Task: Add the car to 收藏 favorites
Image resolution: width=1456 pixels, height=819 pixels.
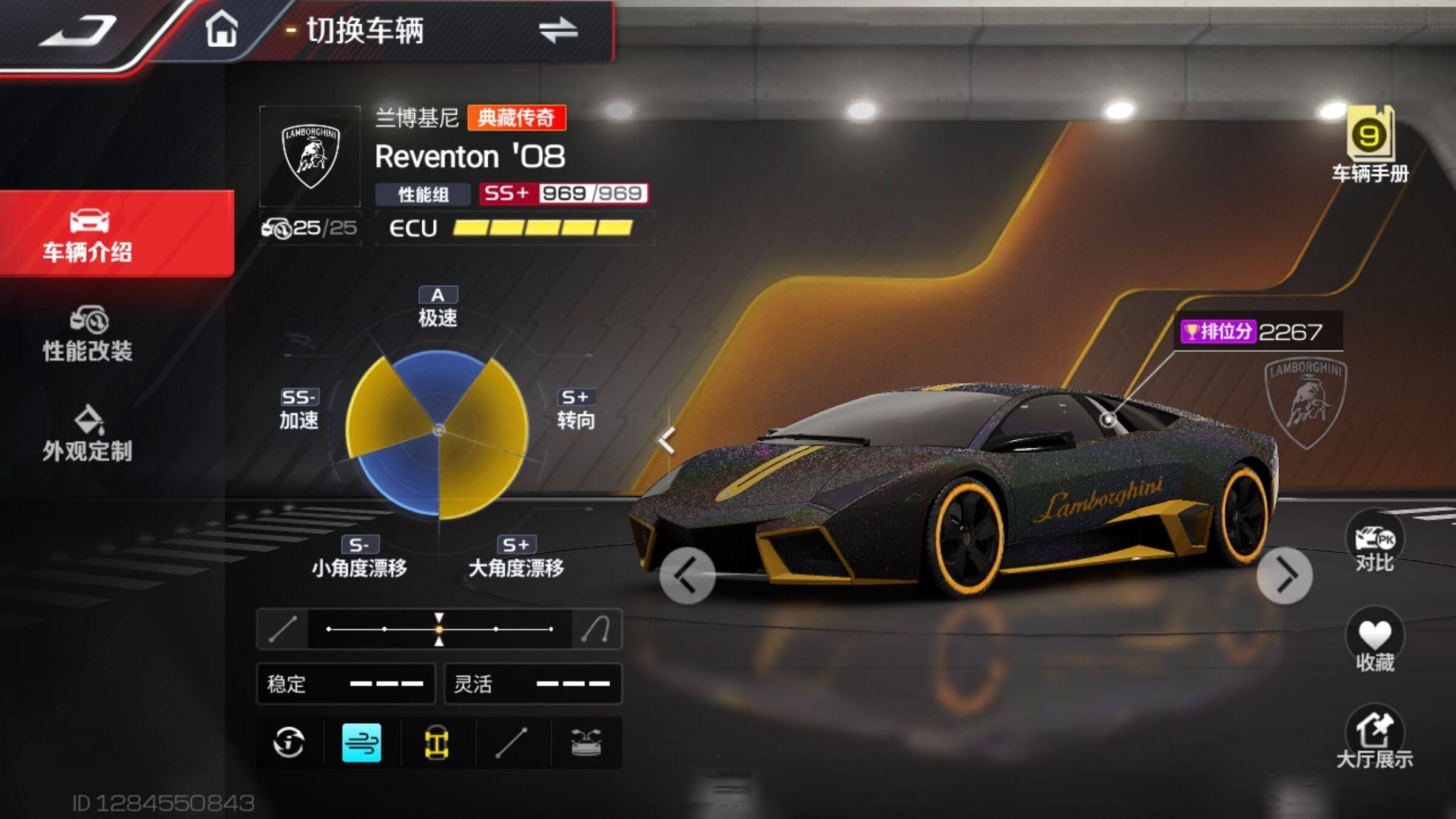Action: [1375, 644]
